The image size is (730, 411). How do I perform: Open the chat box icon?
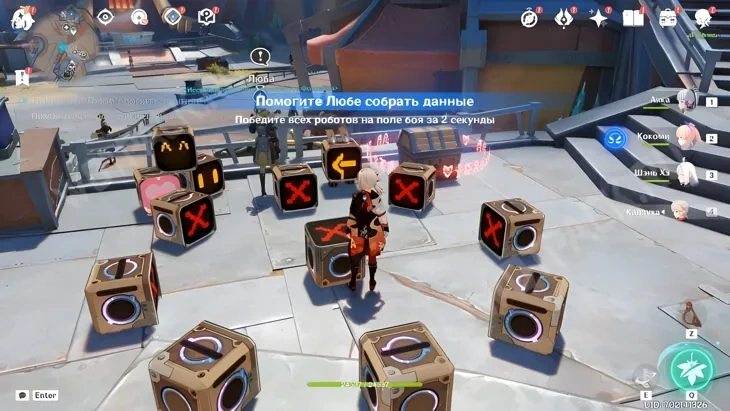coord(22,396)
